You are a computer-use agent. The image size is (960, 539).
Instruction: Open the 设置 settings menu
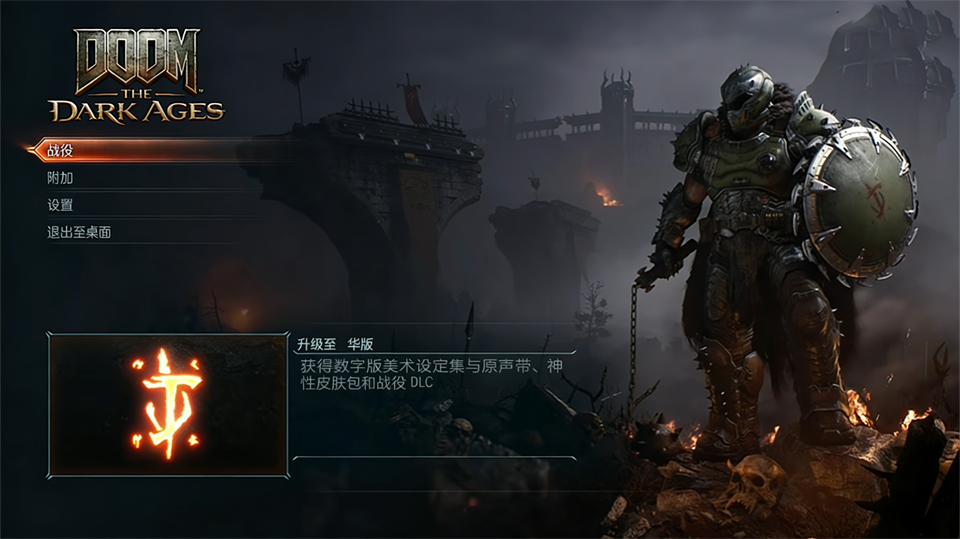point(61,205)
